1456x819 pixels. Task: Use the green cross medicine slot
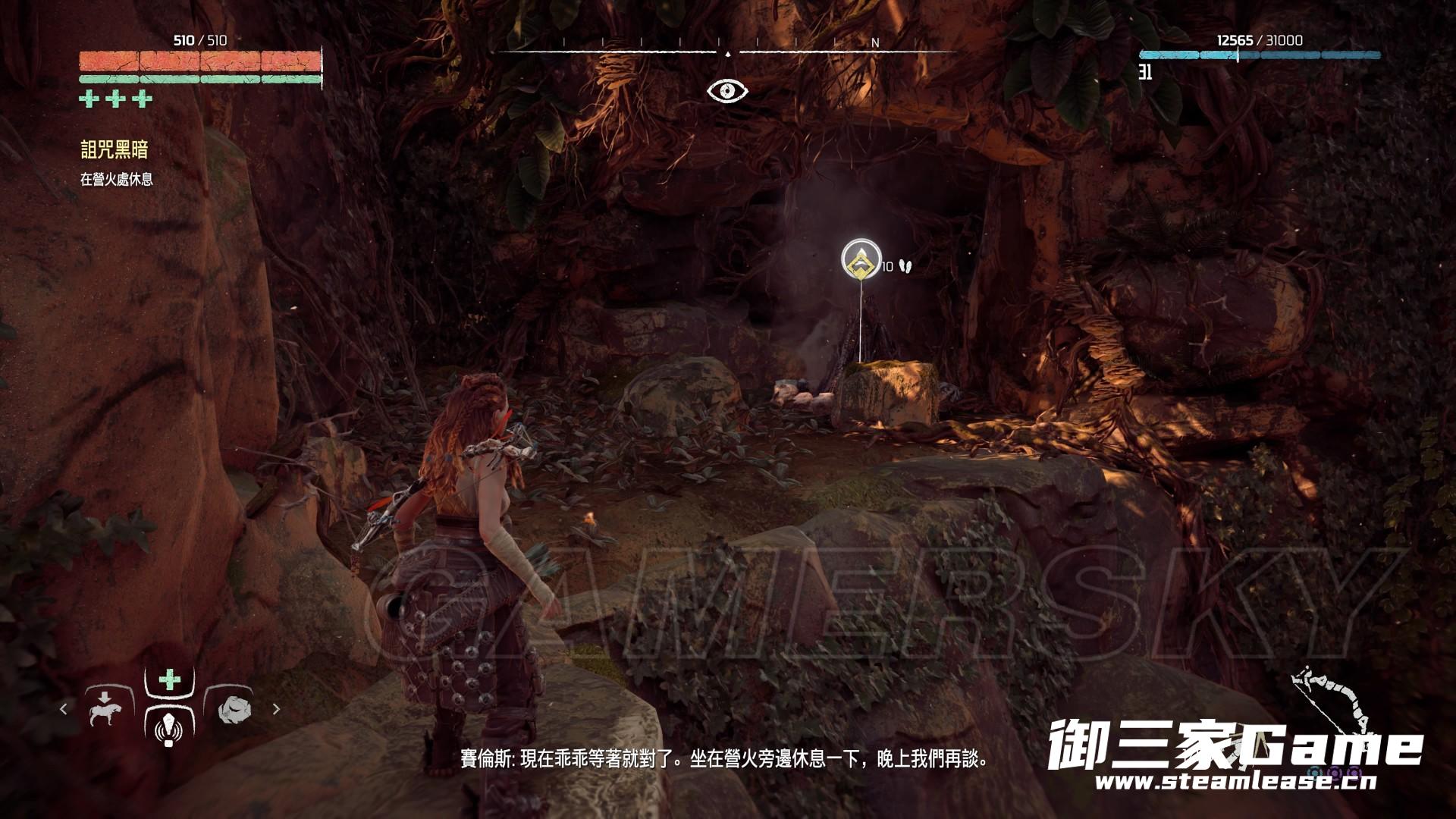click(x=170, y=679)
